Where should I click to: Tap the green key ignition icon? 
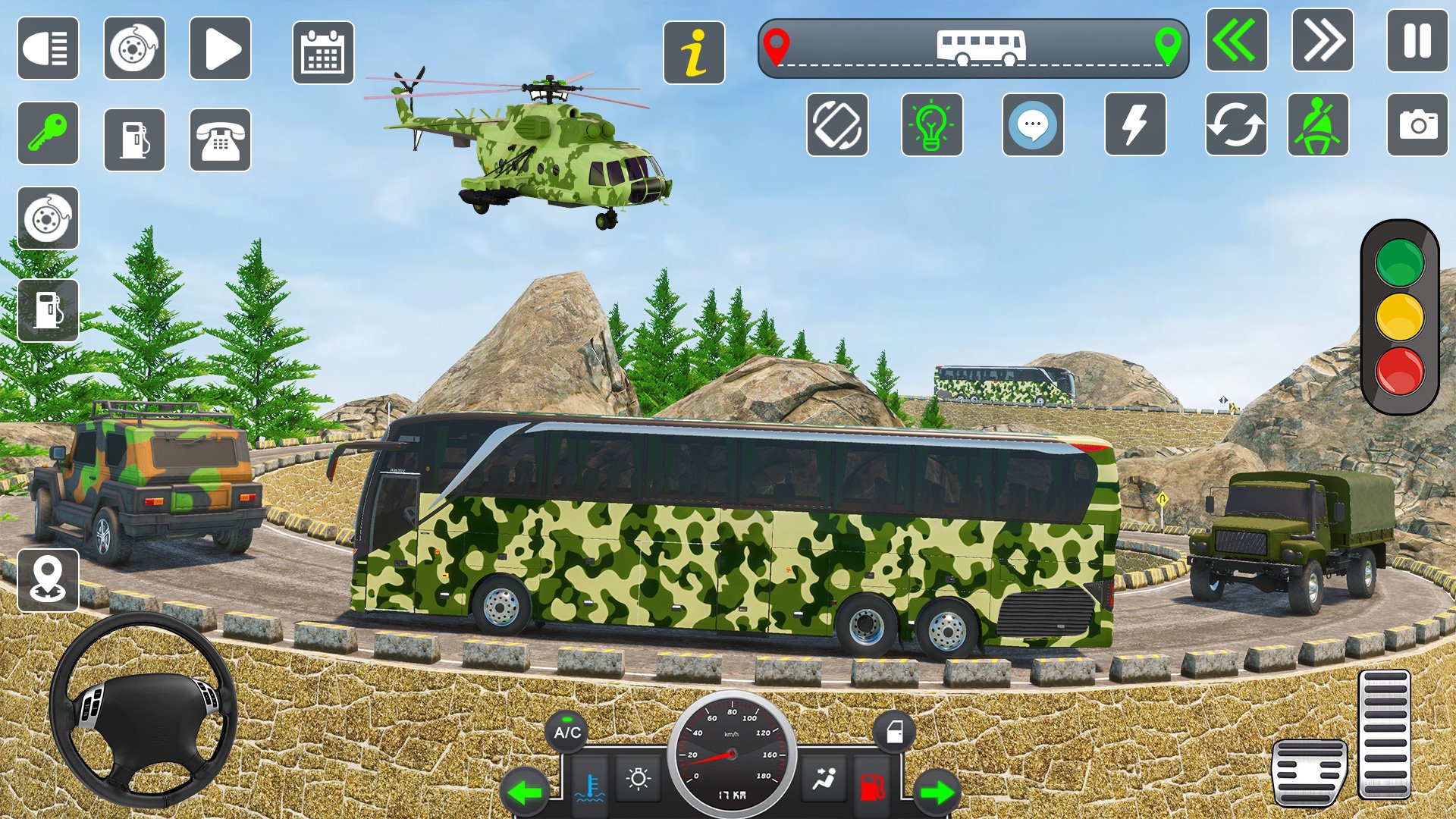(48, 133)
